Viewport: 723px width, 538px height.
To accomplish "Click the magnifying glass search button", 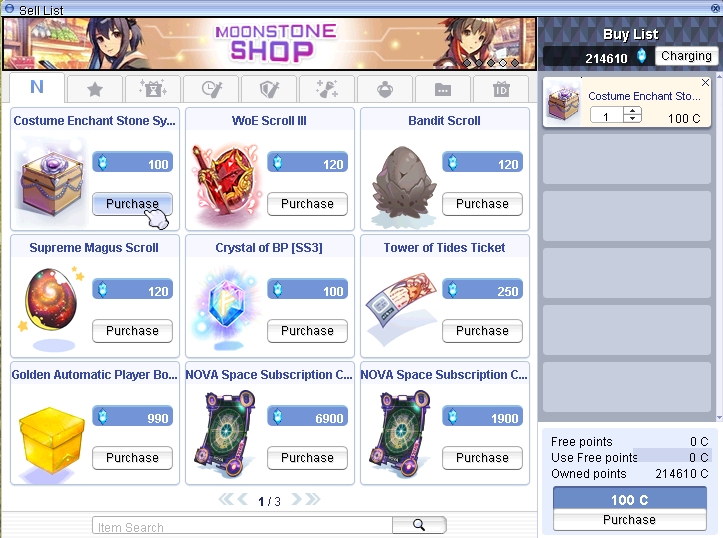I will point(419,525).
